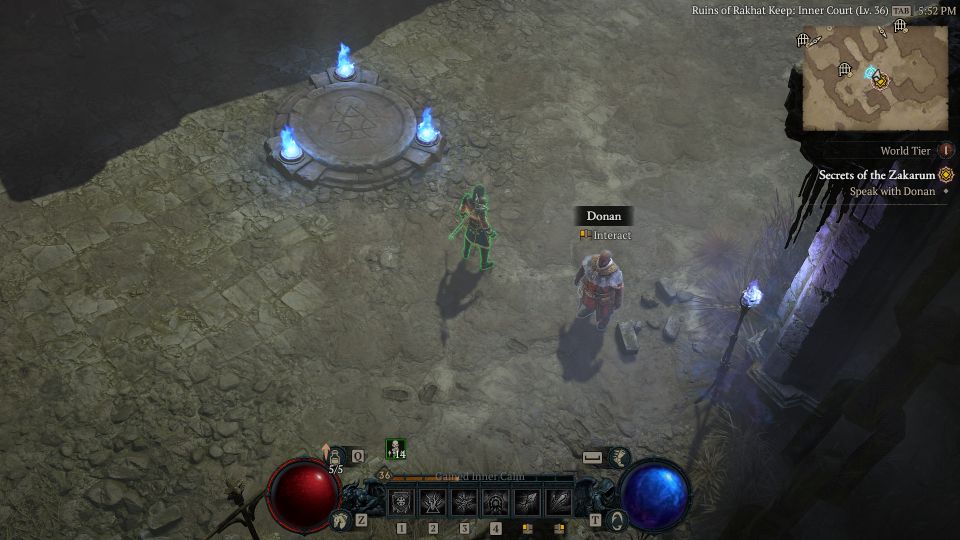Trigger the evade boot icon

[619, 457]
